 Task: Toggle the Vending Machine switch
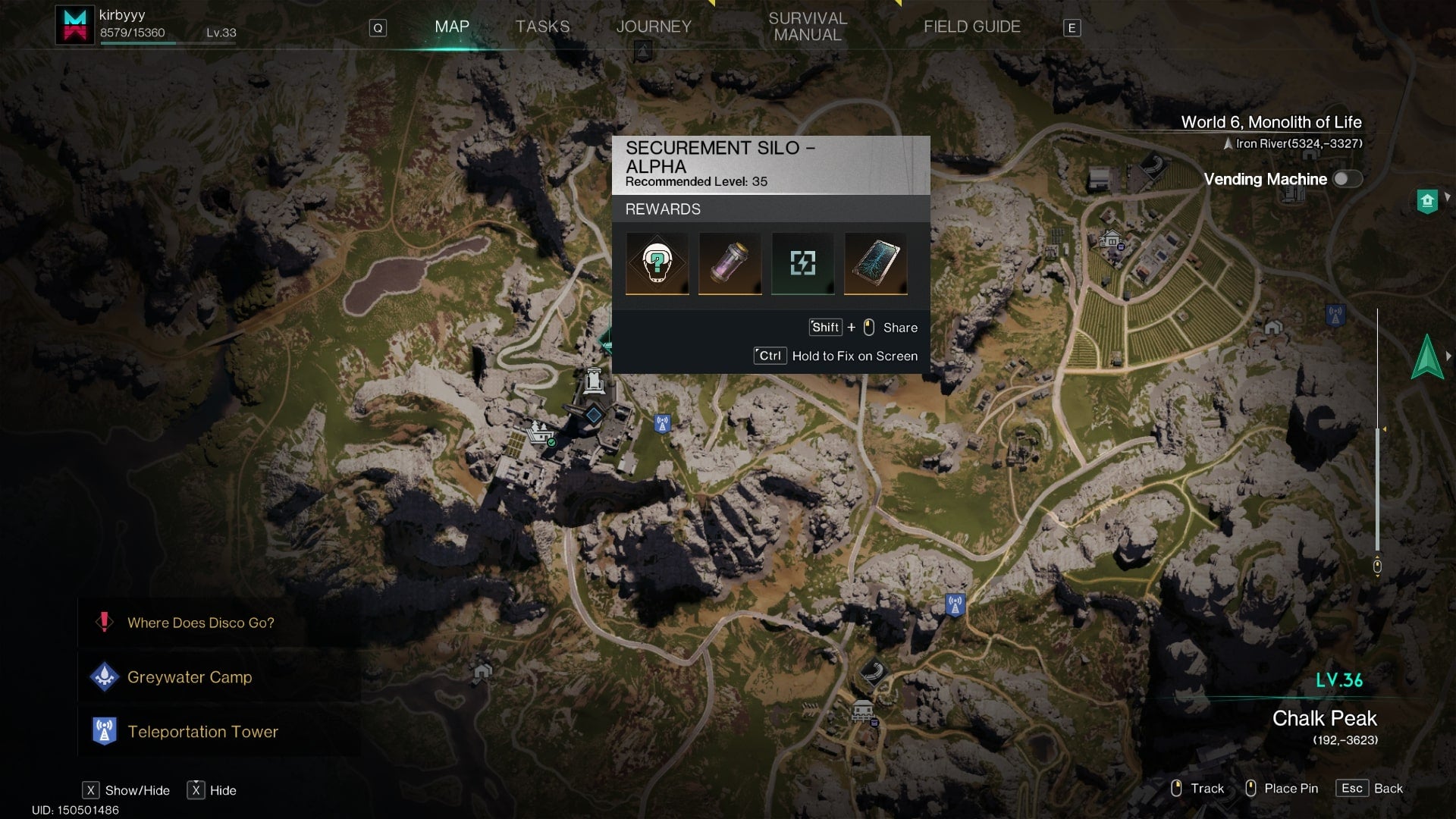(1347, 179)
